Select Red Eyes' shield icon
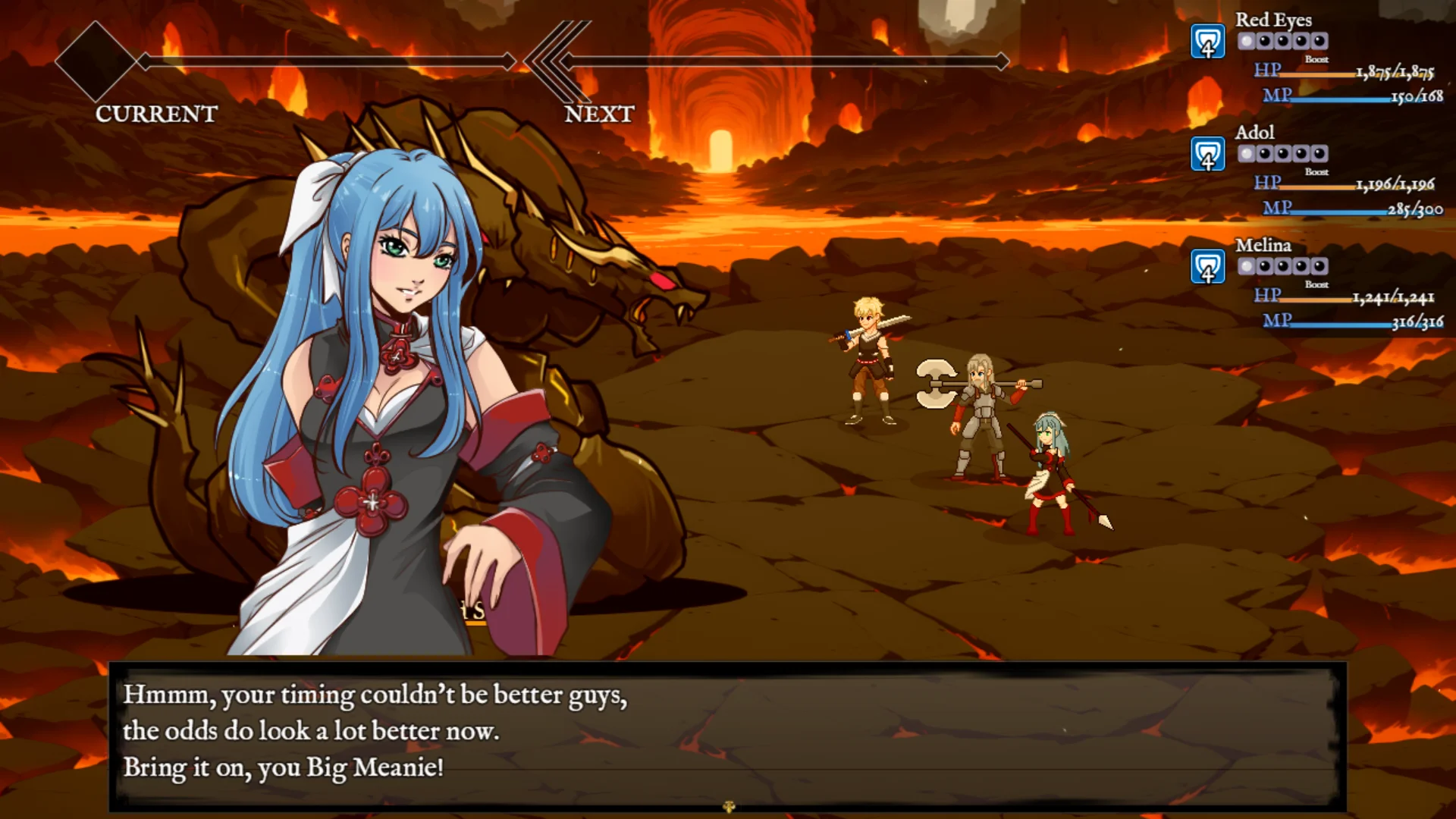This screenshot has width=1456, height=819. (1207, 42)
